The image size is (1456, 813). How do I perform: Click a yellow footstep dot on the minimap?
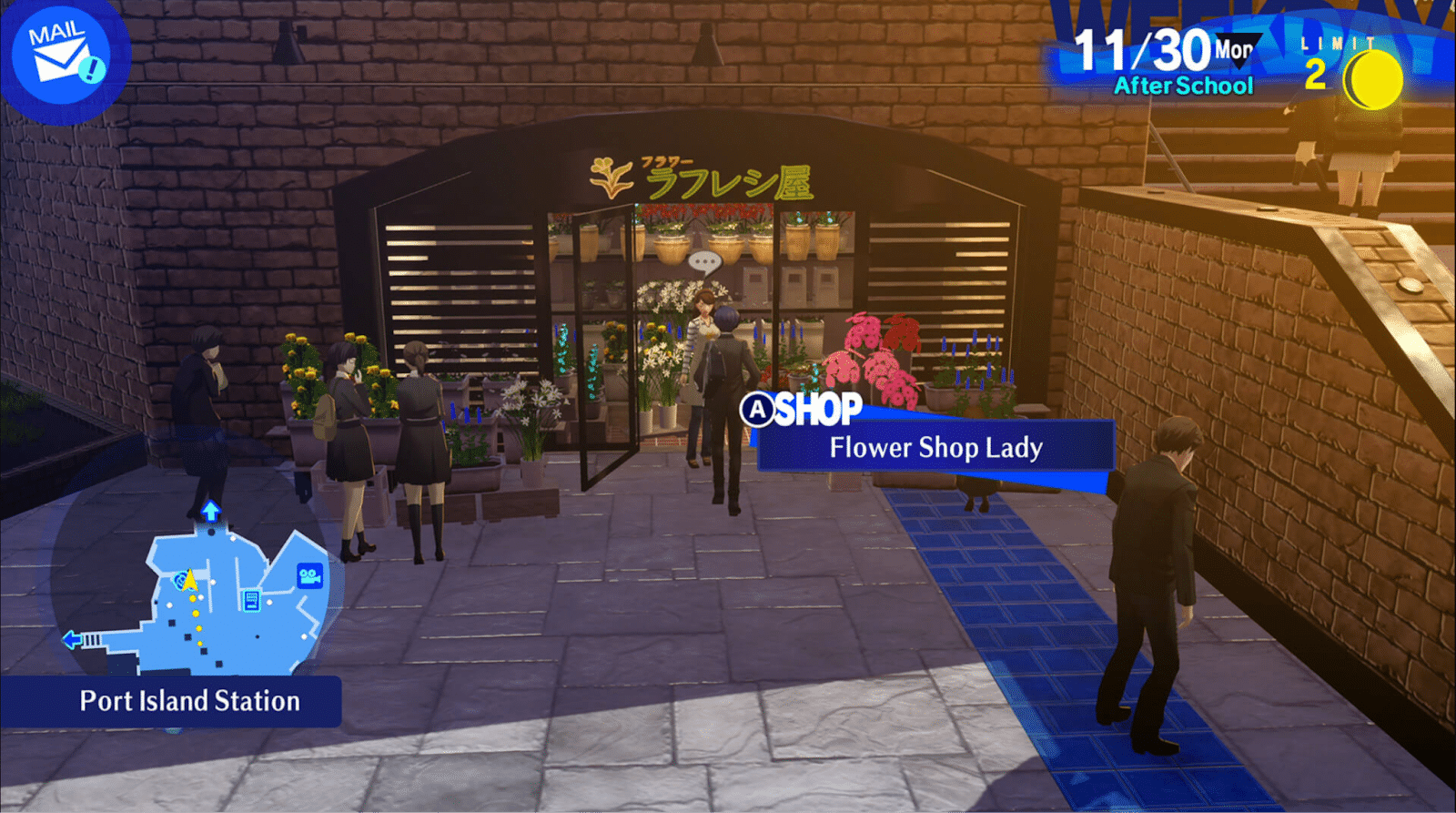click(x=196, y=613)
